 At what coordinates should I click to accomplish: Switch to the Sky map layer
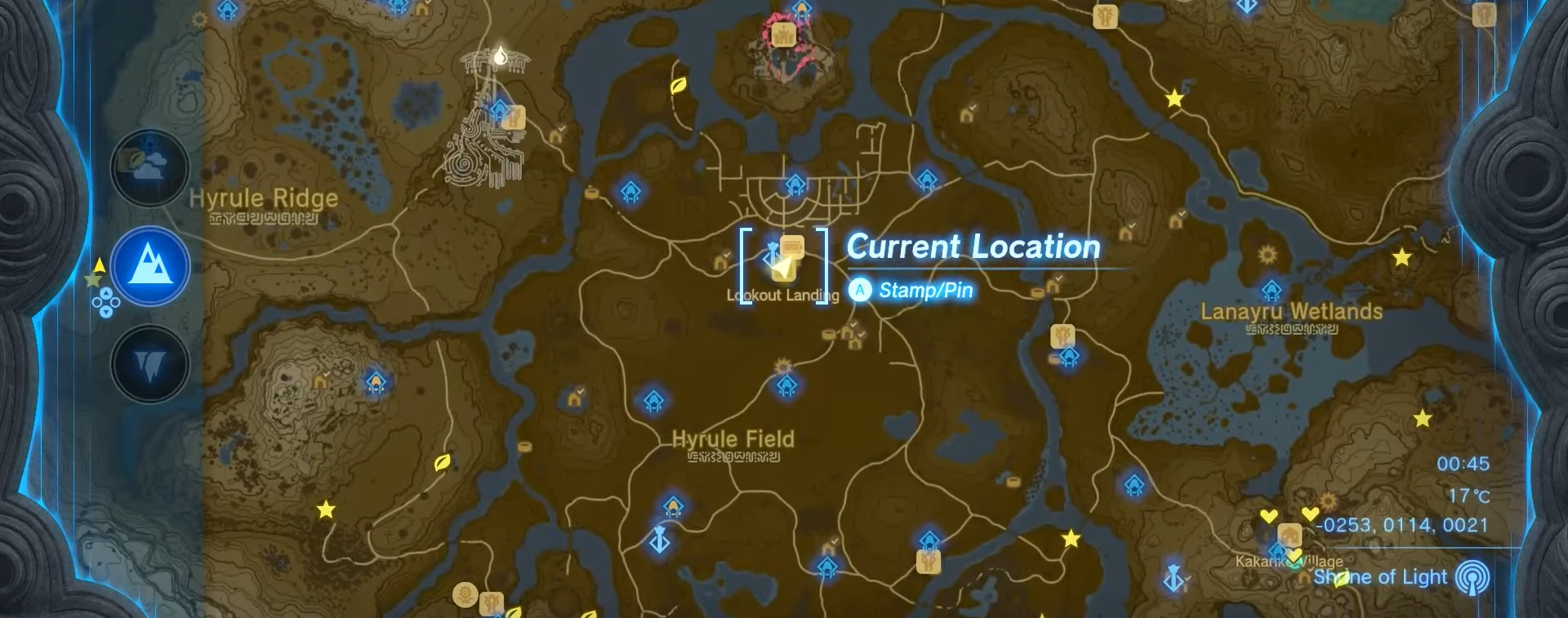click(150, 167)
